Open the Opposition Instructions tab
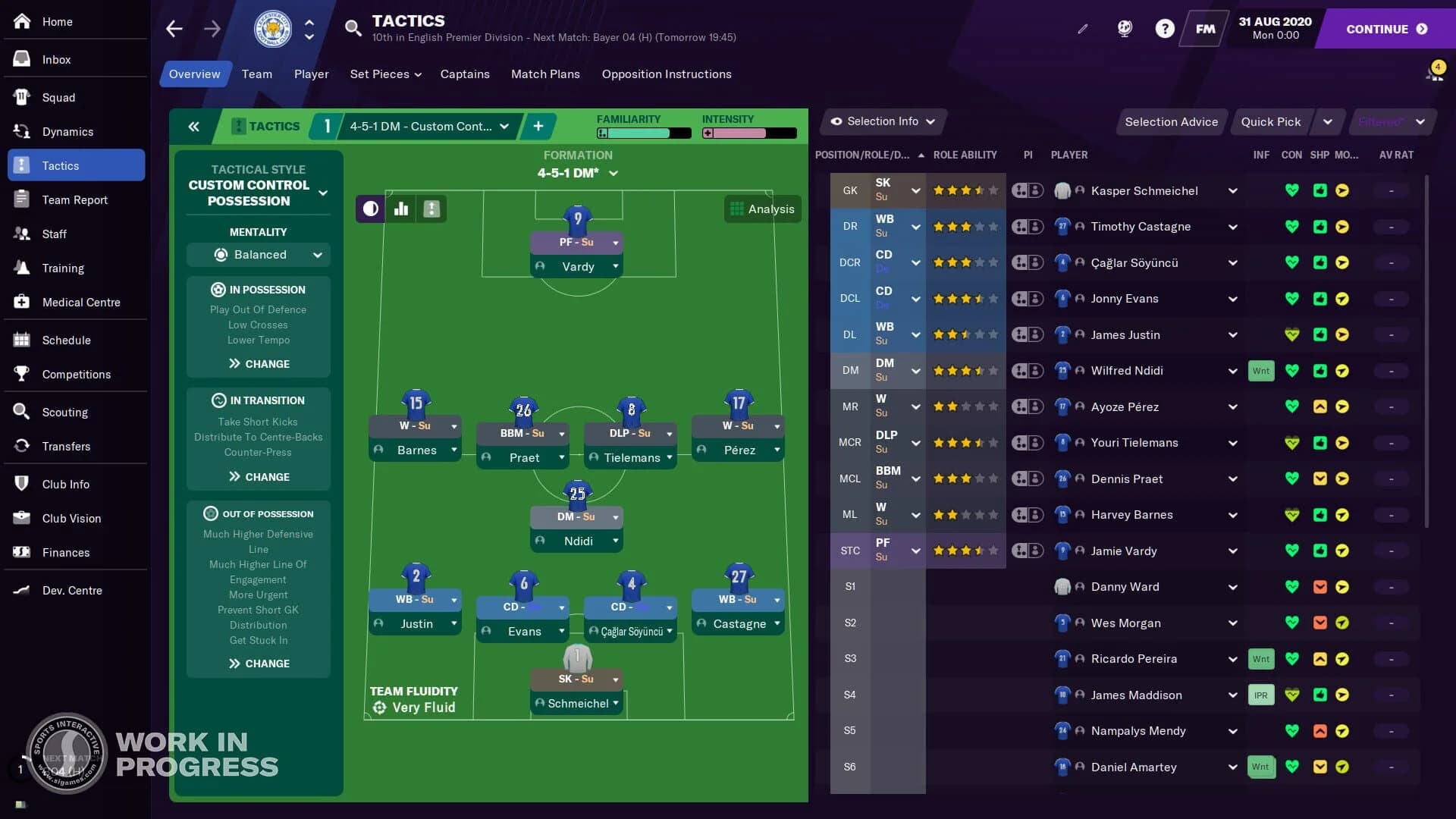Image resolution: width=1456 pixels, height=819 pixels. click(666, 74)
